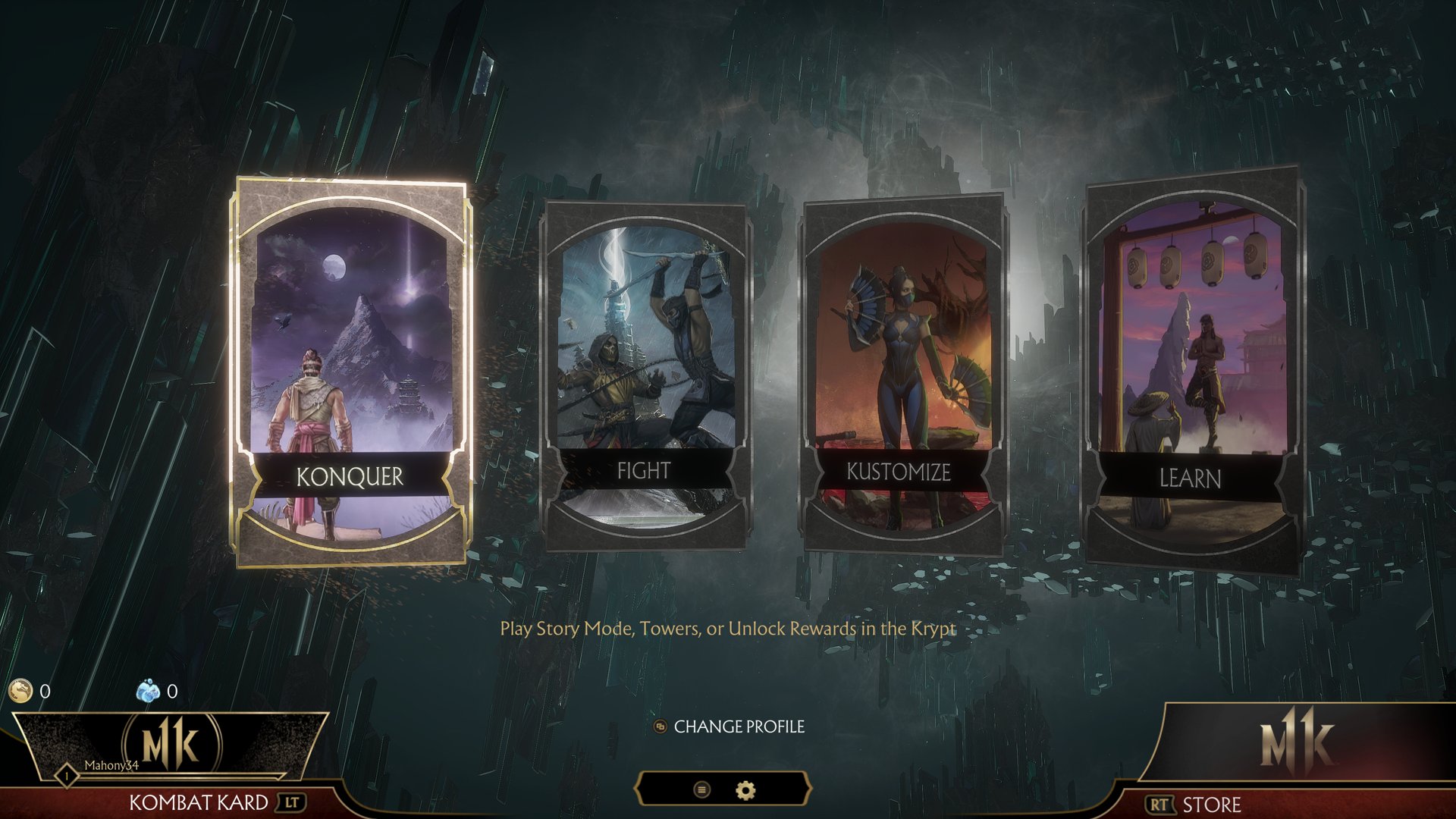This screenshot has width=1456, height=819.
Task: Select the Konquer mode card
Action: [x=350, y=372]
